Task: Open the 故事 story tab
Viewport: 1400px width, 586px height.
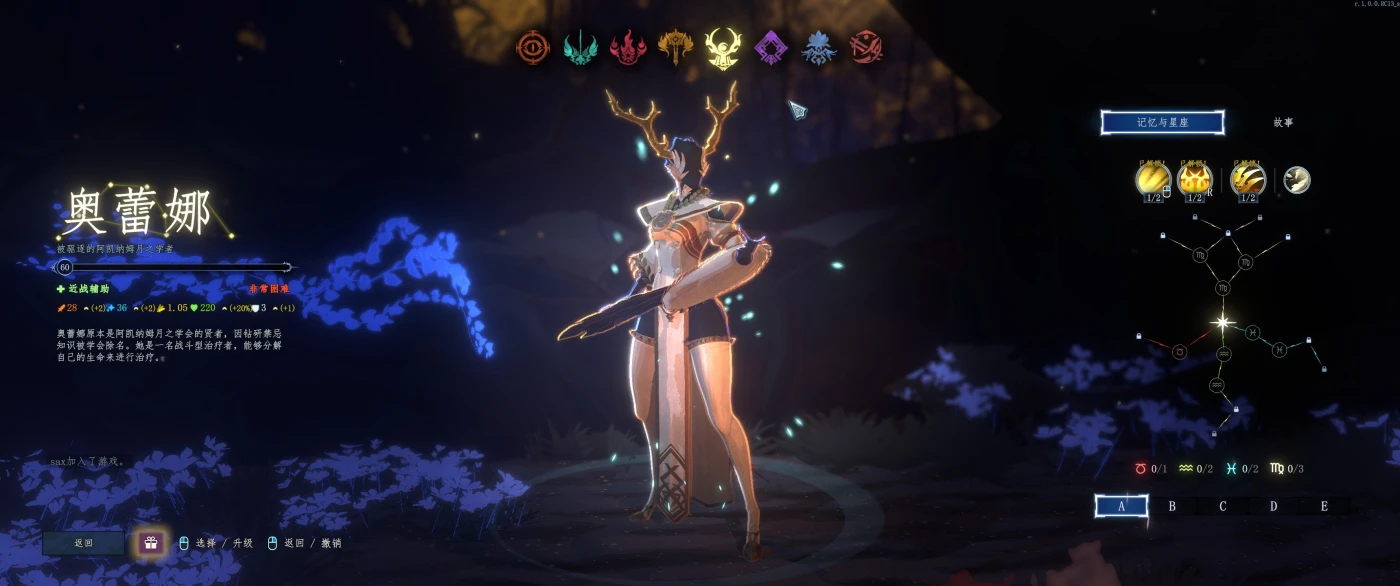Action: 1282,123
